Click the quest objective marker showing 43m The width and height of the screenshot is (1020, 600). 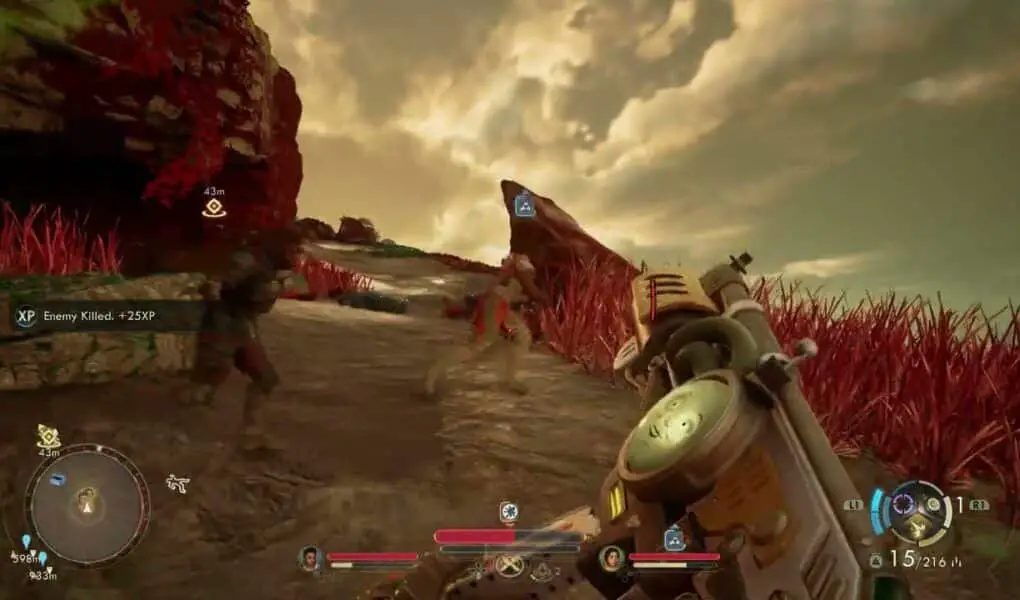tap(213, 207)
